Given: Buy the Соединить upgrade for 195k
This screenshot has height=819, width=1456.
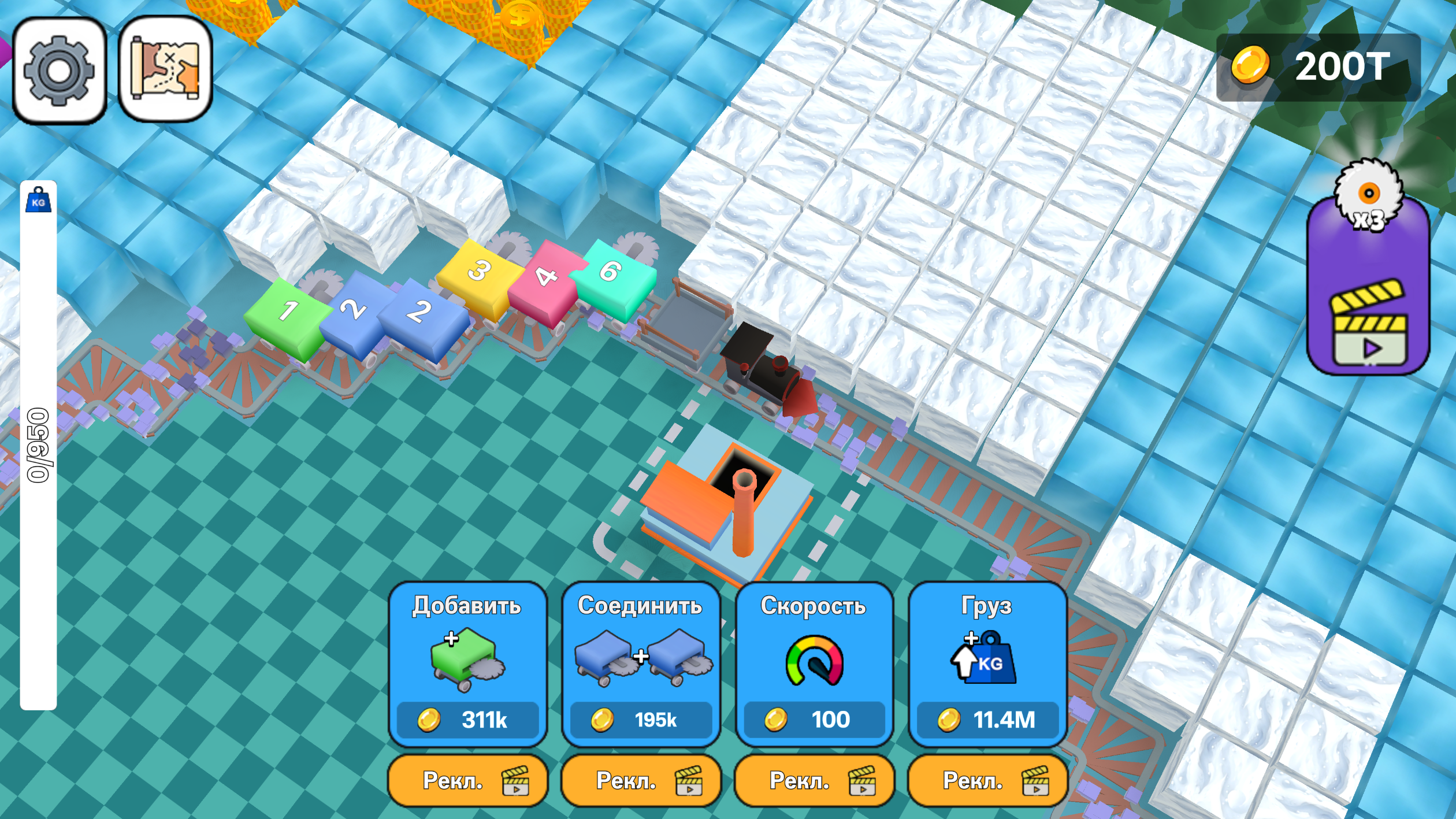Looking at the screenshot, I should pyautogui.click(x=641, y=721).
